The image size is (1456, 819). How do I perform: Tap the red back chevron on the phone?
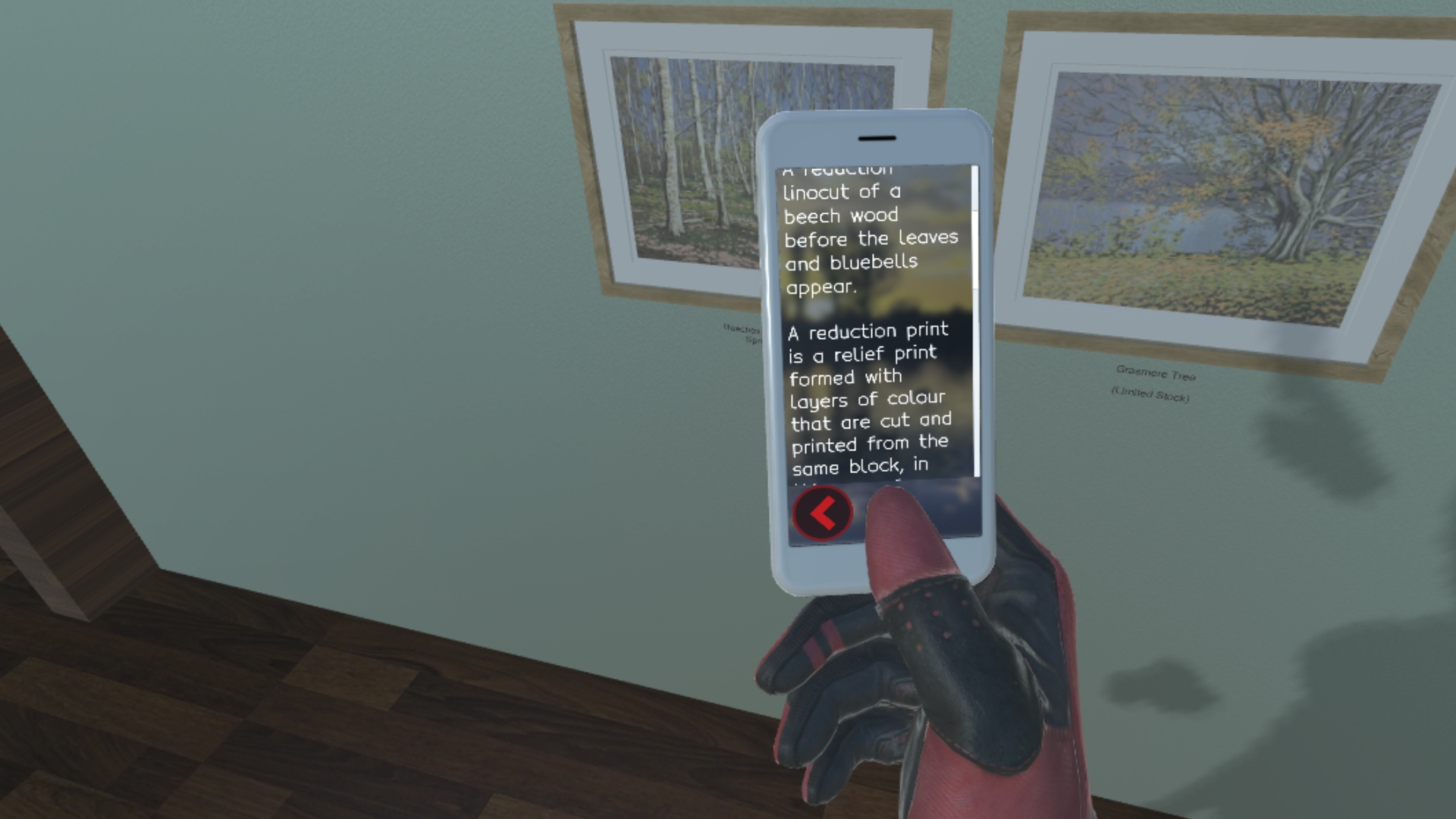click(822, 513)
